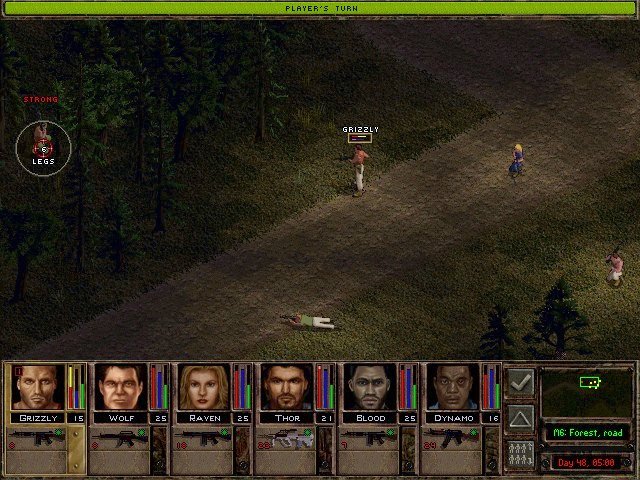
Task: End turn with the checkmark button
Action: tap(520, 381)
